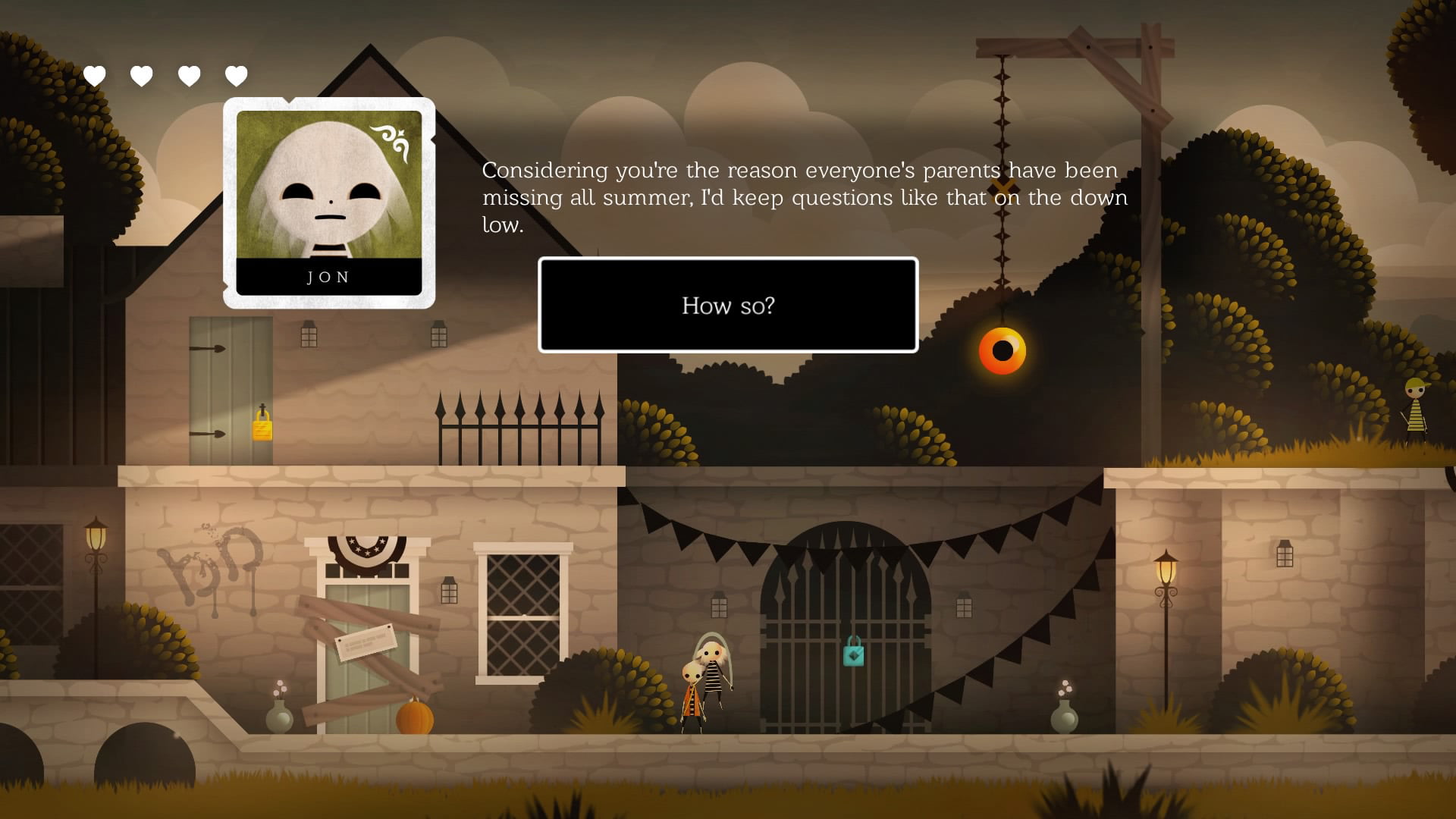
Task: Choose the "How so?" dialogue reply
Action: (x=728, y=305)
